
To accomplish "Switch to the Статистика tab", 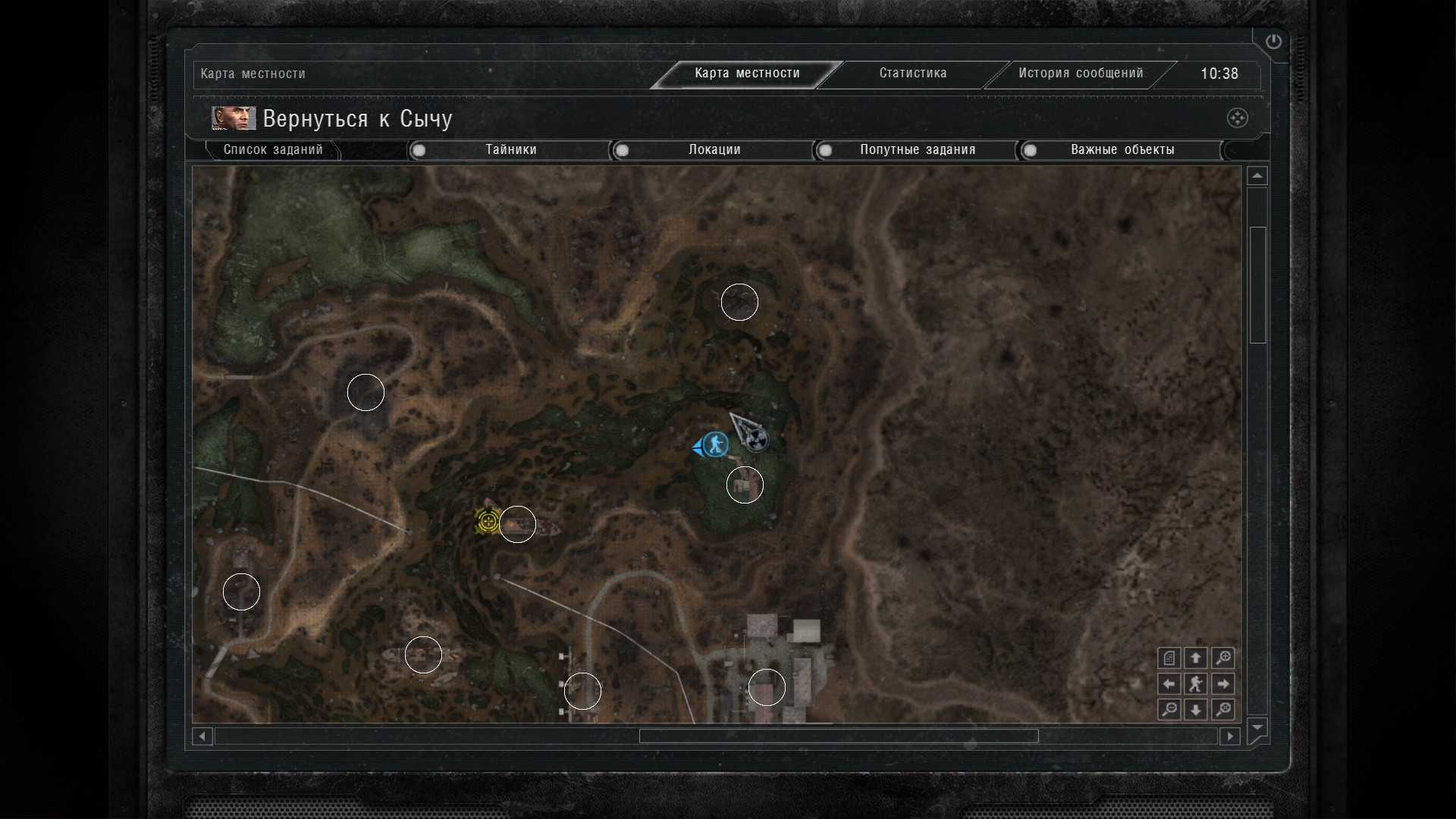I will (912, 74).
